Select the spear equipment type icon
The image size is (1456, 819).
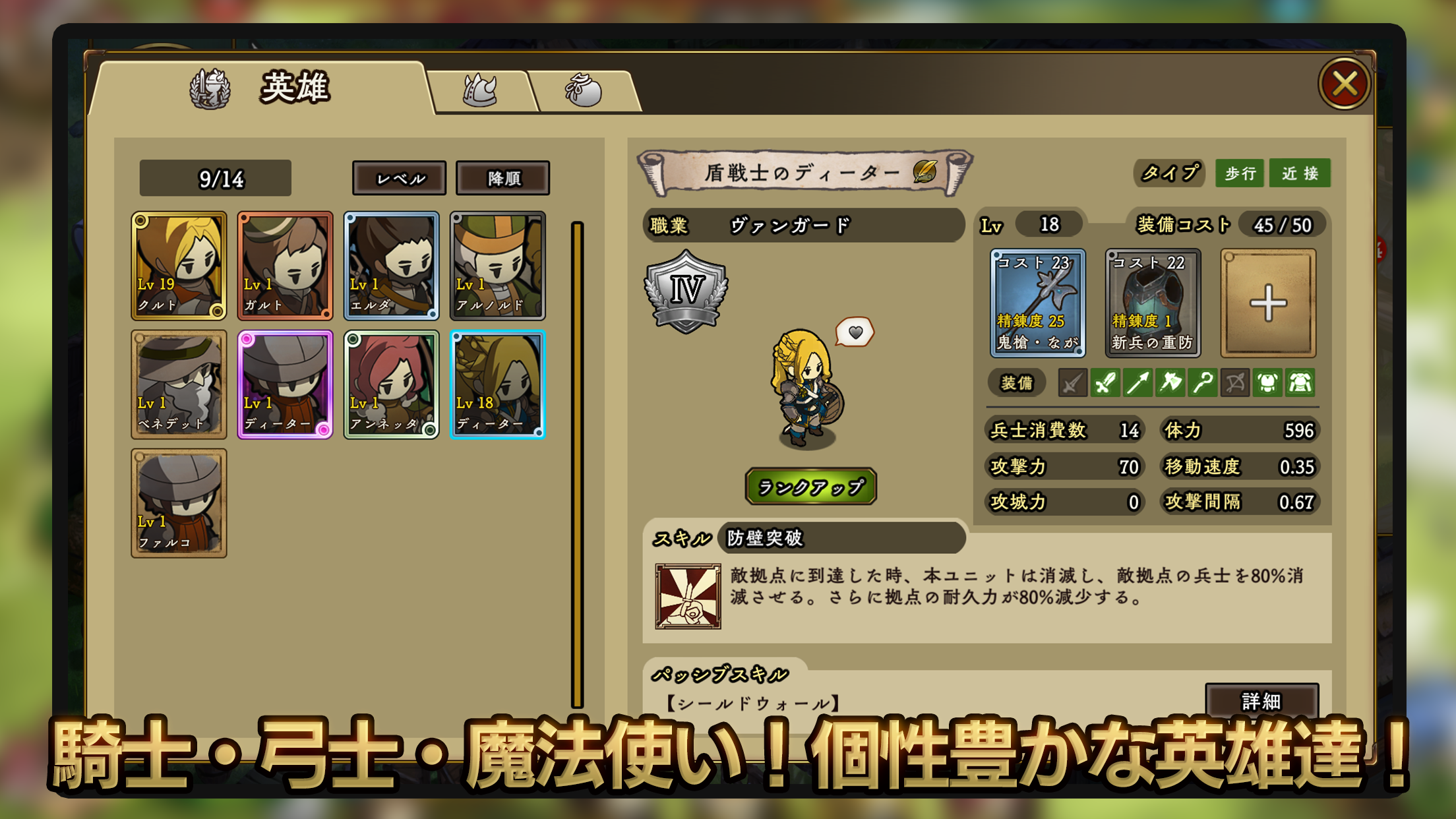[x=1137, y=382]
